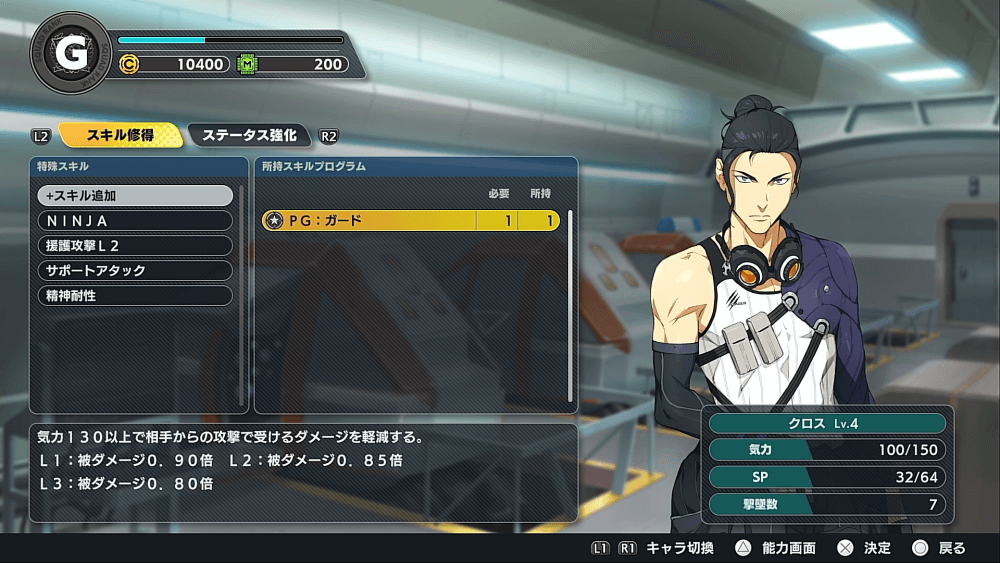Switch to the スキル修得 tab

(x=120, y=135)
